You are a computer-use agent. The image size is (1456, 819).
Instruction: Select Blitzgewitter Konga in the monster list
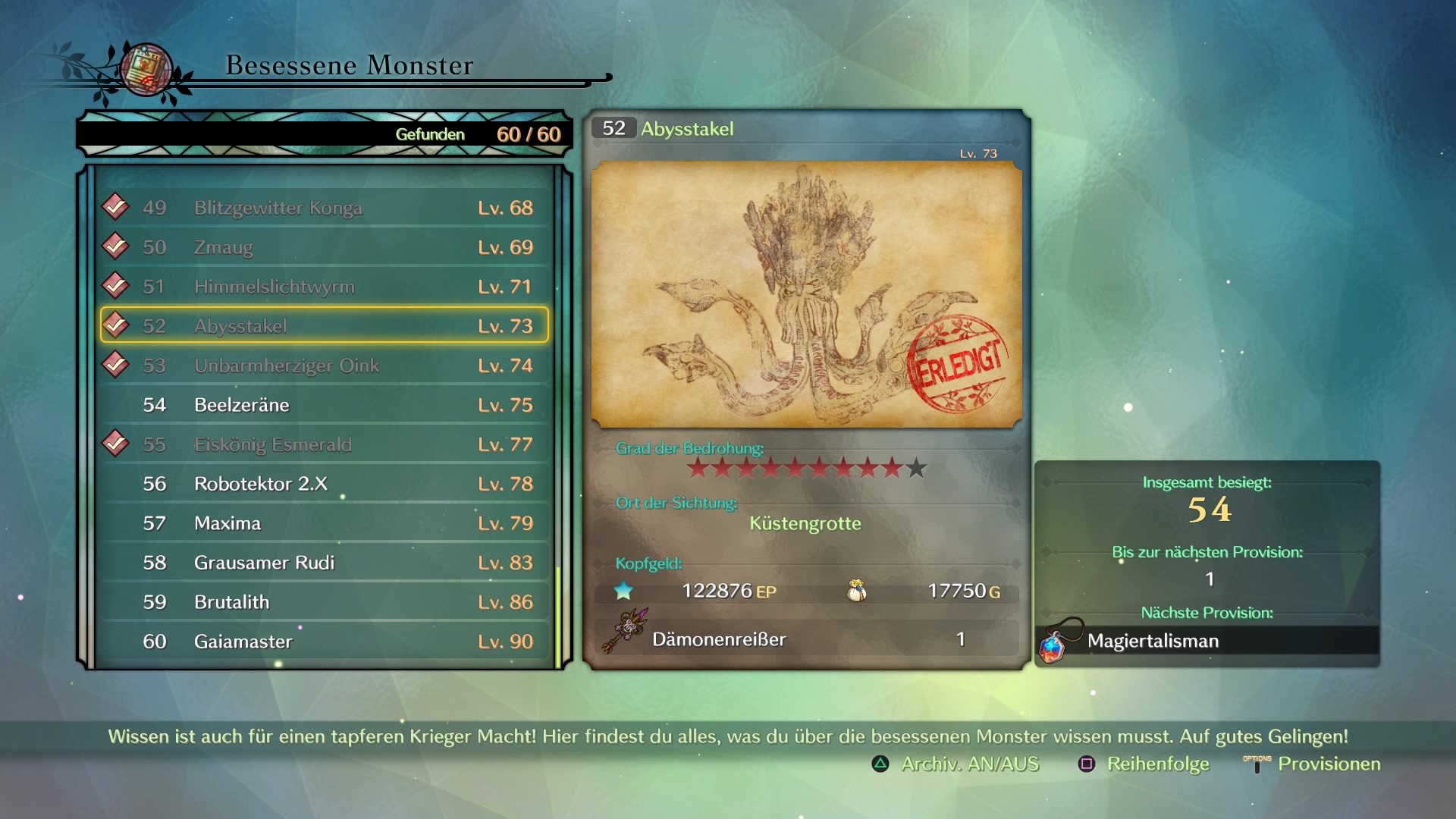[325, 208]
